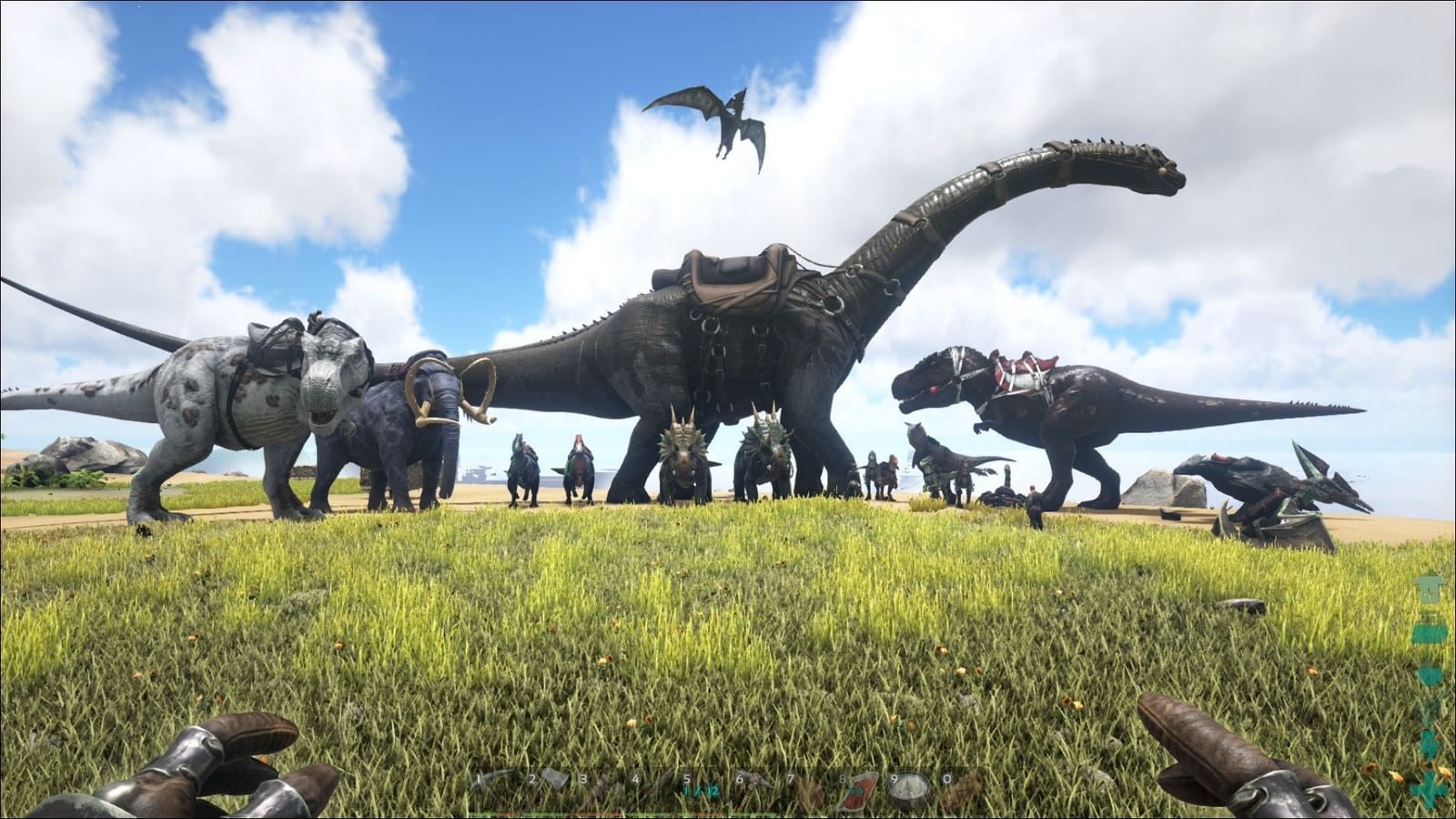1456x819 pixels.
Task: Click the x4 stack counter on the meat
Action: (855, 789)
